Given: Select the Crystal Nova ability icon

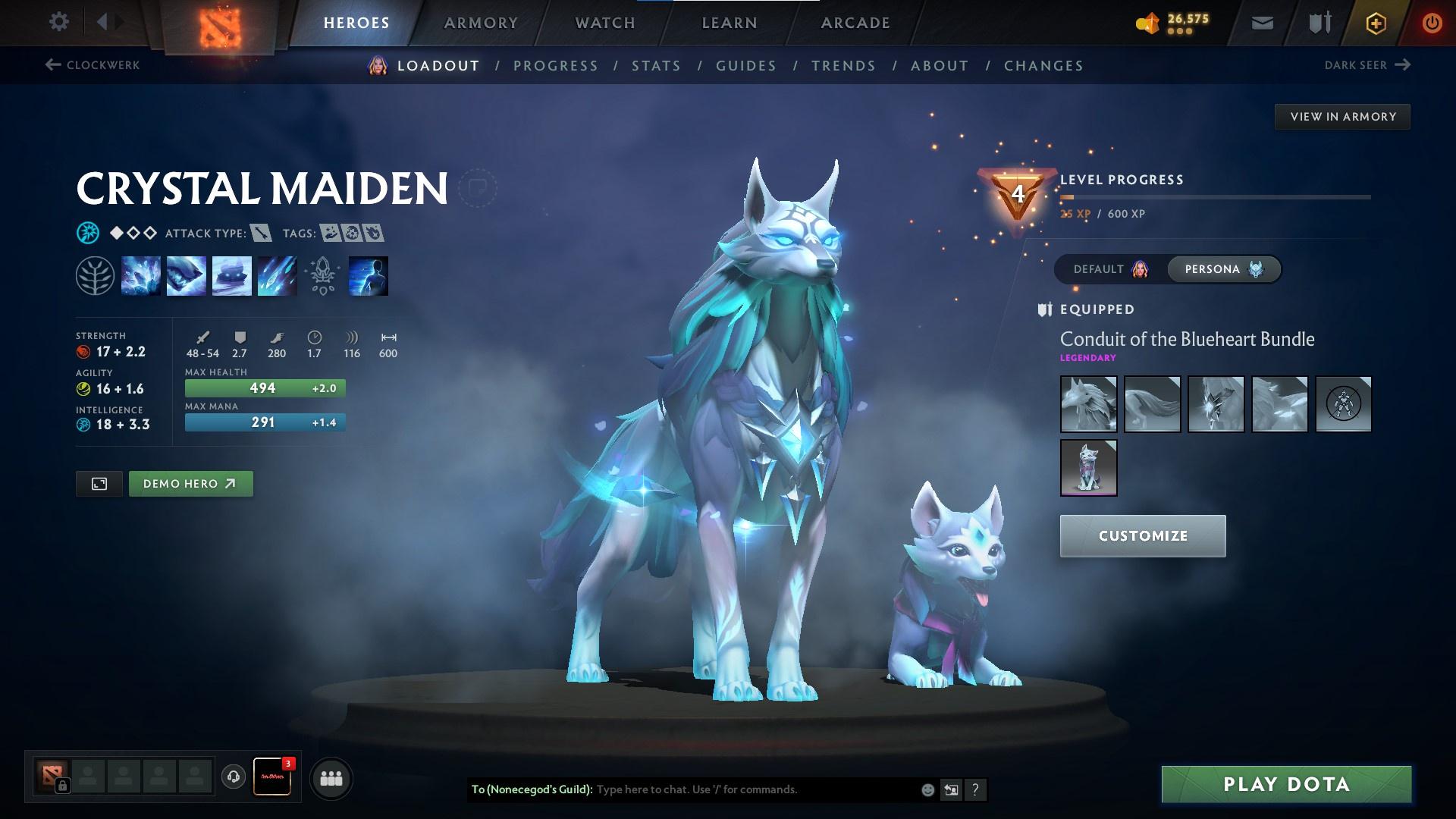Looking at the screenshot, I should point(141,275).
